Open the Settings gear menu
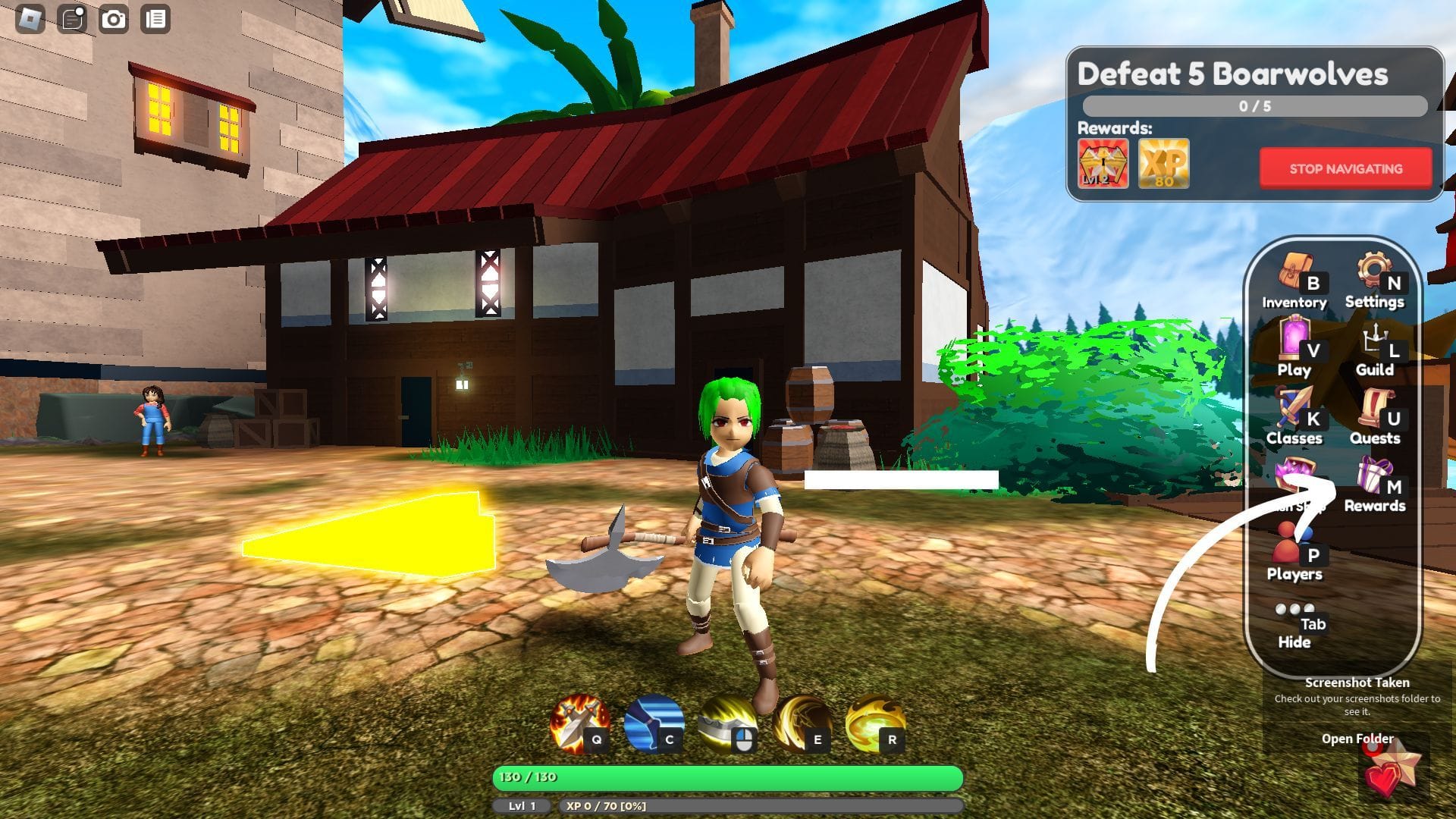The image size is (1456, 819). pos(1374,282)
